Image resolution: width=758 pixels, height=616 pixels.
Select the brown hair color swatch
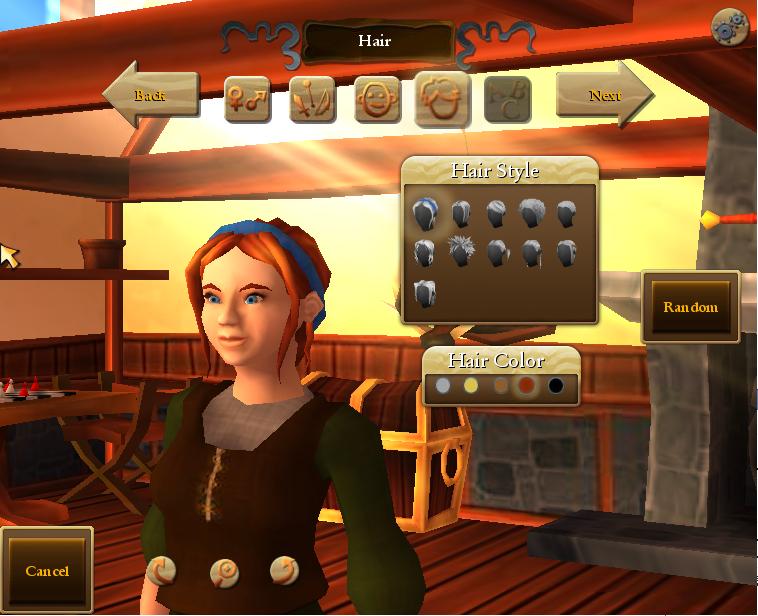point(500,385)
